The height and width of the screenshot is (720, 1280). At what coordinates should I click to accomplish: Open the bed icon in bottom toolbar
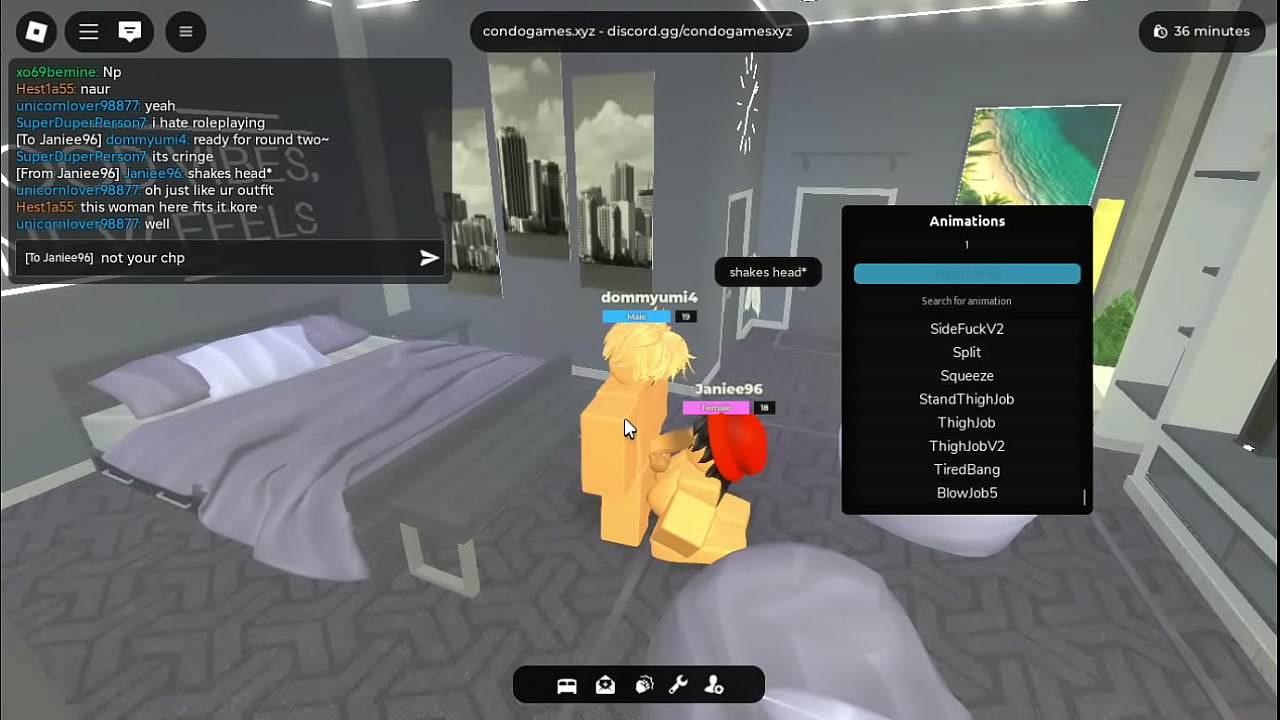click(567, 685)
